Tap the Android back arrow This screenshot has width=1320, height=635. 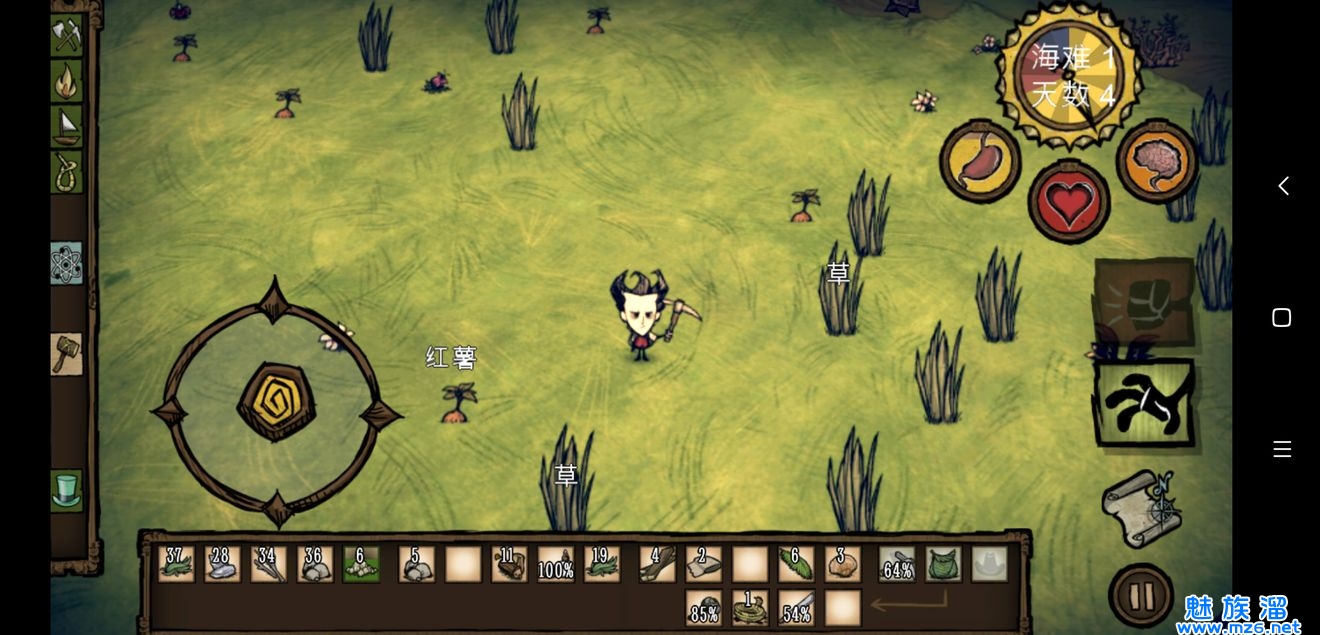coord(1283,186)
